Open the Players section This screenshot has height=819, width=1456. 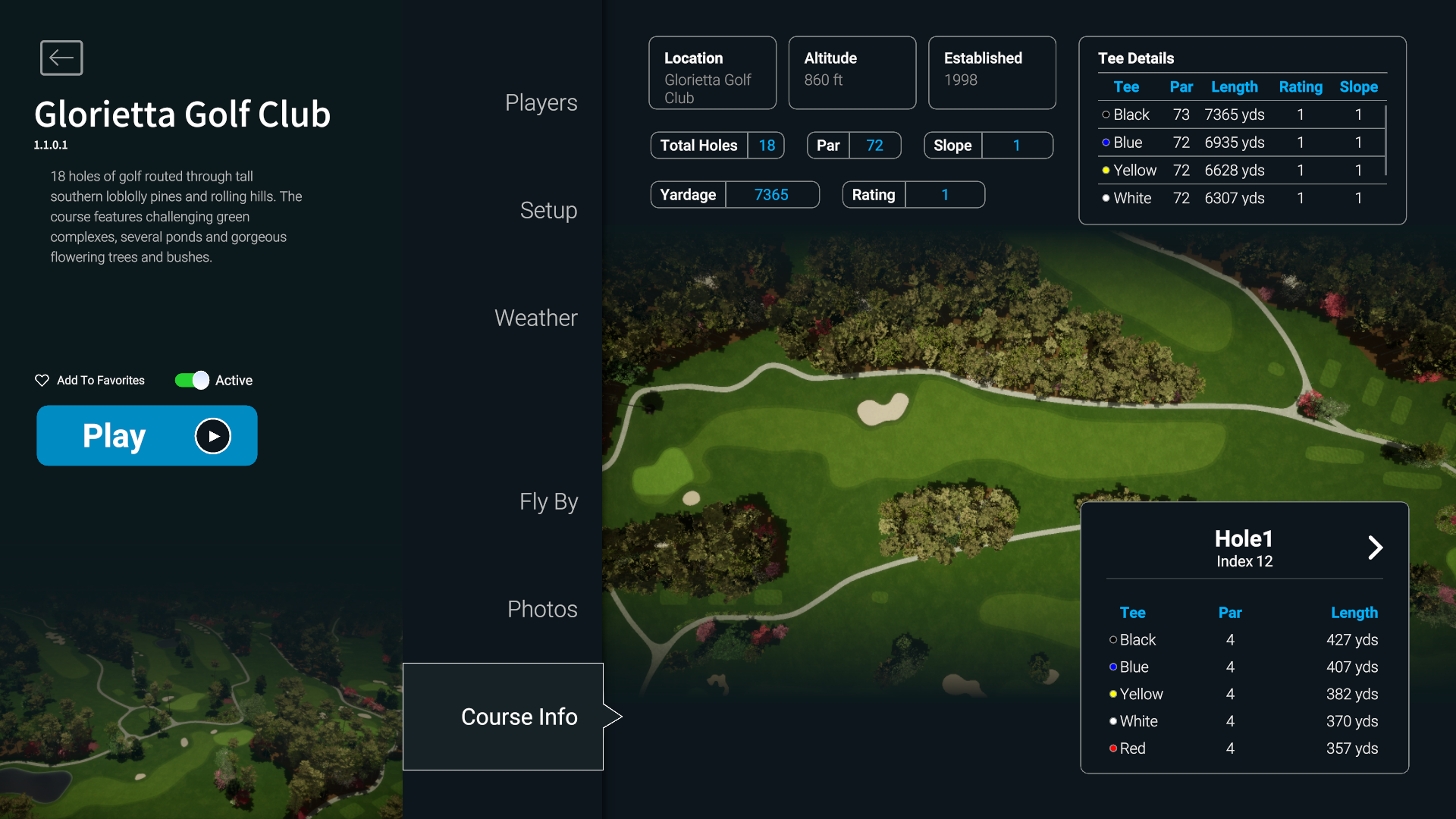point(541,102)
